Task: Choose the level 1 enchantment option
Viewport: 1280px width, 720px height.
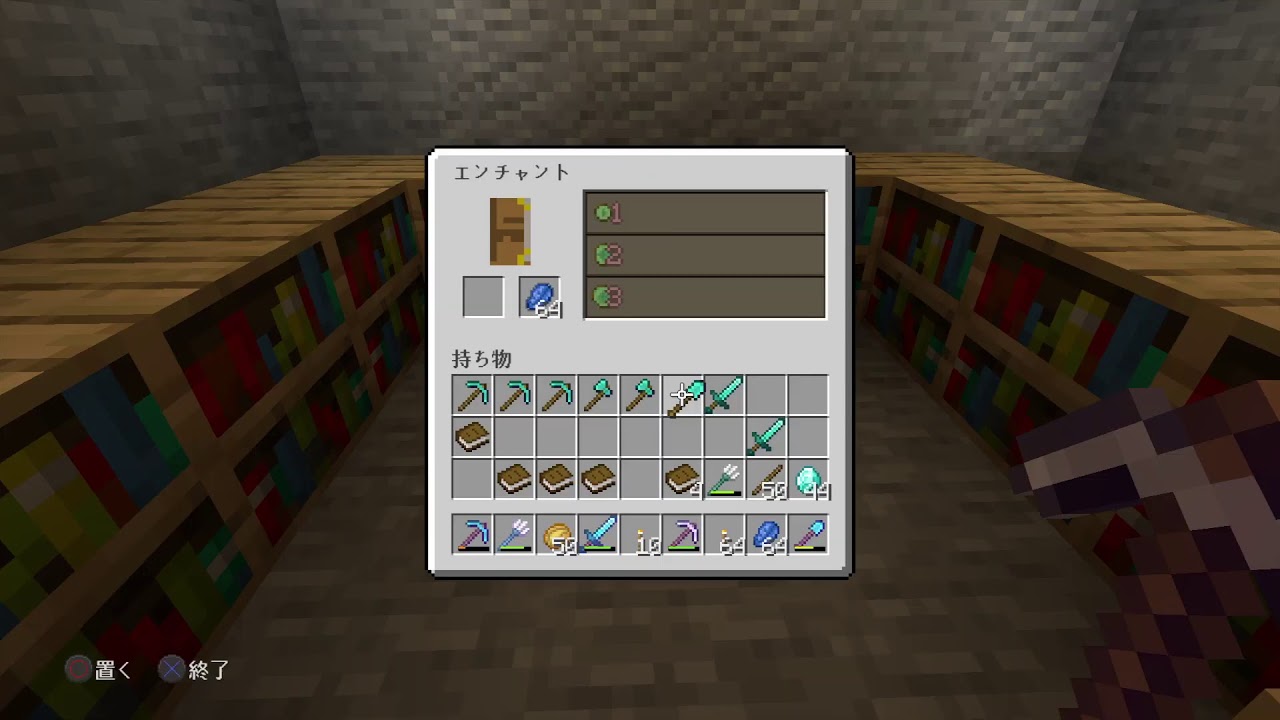Action: 705,212
